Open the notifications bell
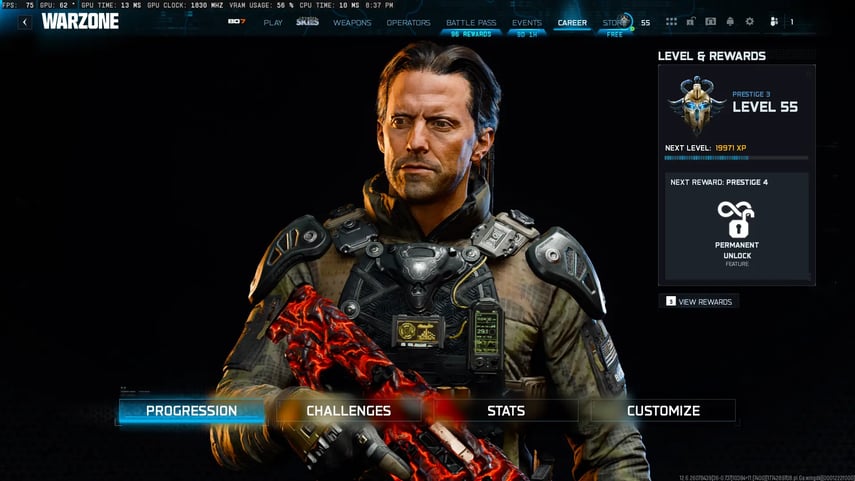855x481 pixels. (x=730, y=22)
